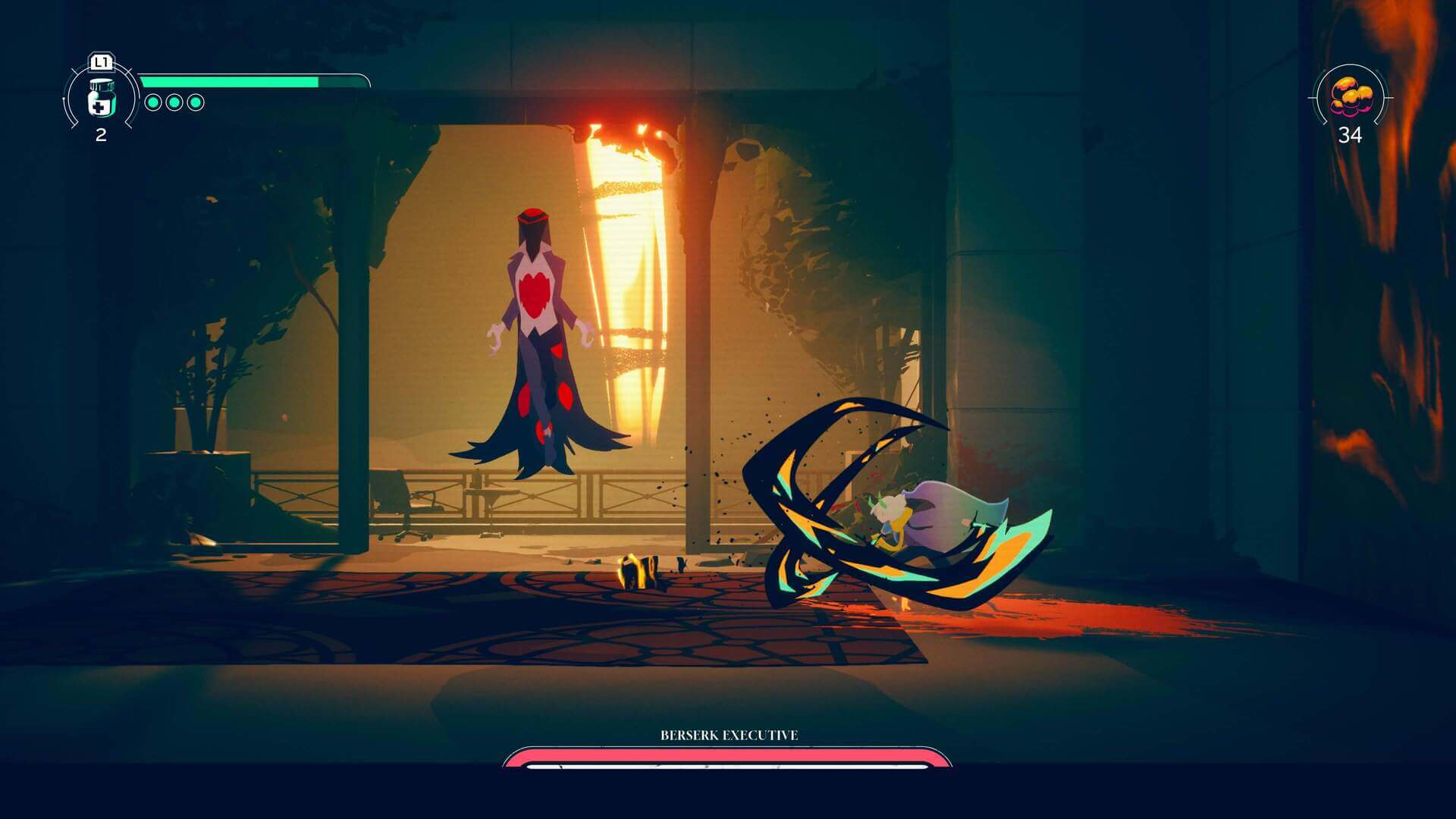The image size is (1456, 819).
Task: Click the crosshair tick beside the currency ring
Action: coord(1389,98)
